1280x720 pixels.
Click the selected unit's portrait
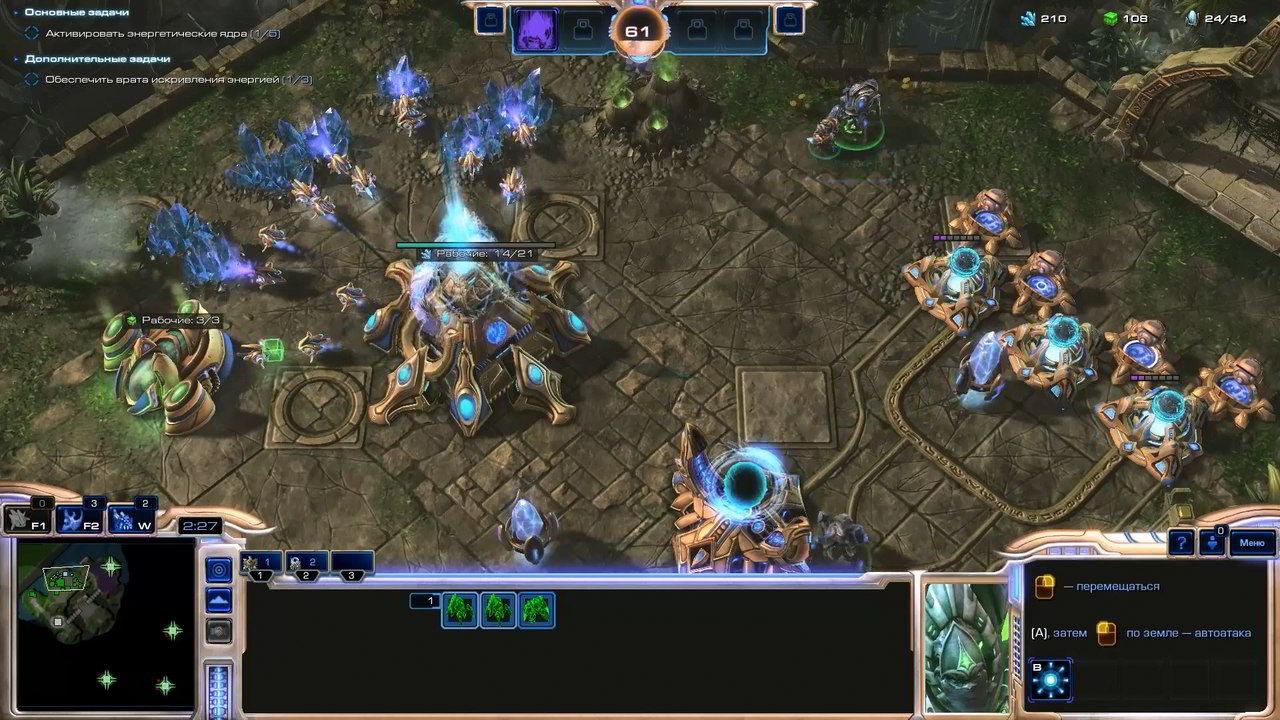coord(966,645)
